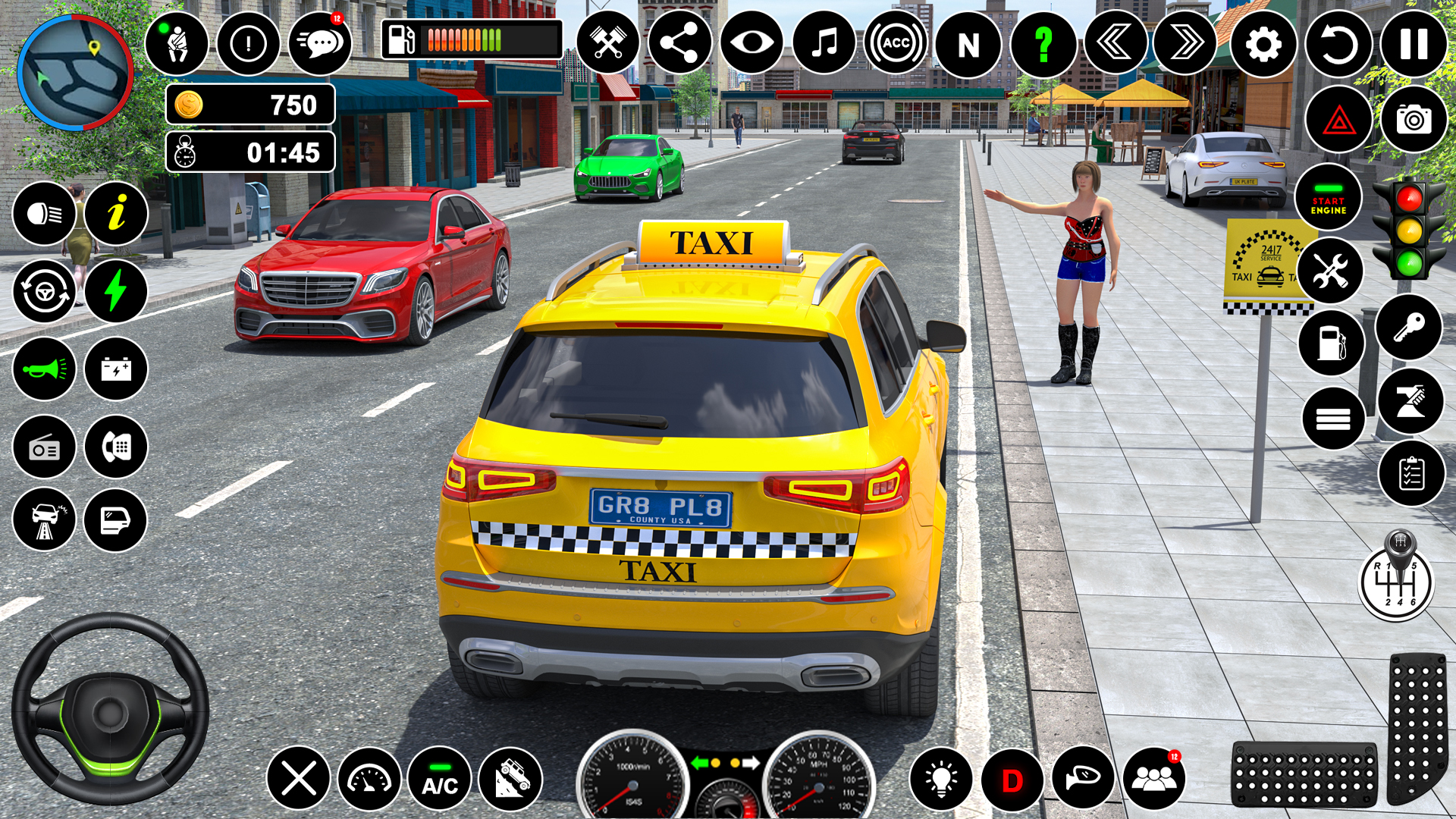Hit the Start Engine button
Screen dimensions: 1456x819
[x=1328, y=198]
